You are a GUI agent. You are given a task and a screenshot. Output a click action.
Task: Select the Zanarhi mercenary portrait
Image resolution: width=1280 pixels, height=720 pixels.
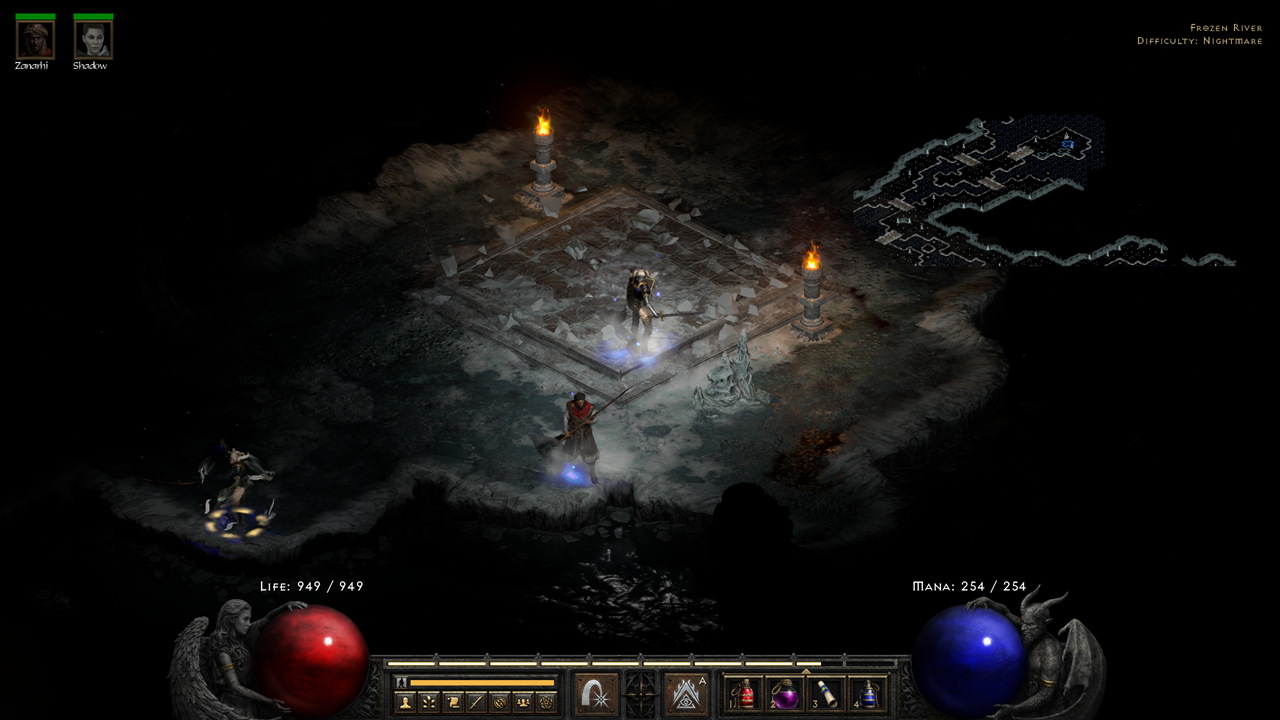point(35,40)
